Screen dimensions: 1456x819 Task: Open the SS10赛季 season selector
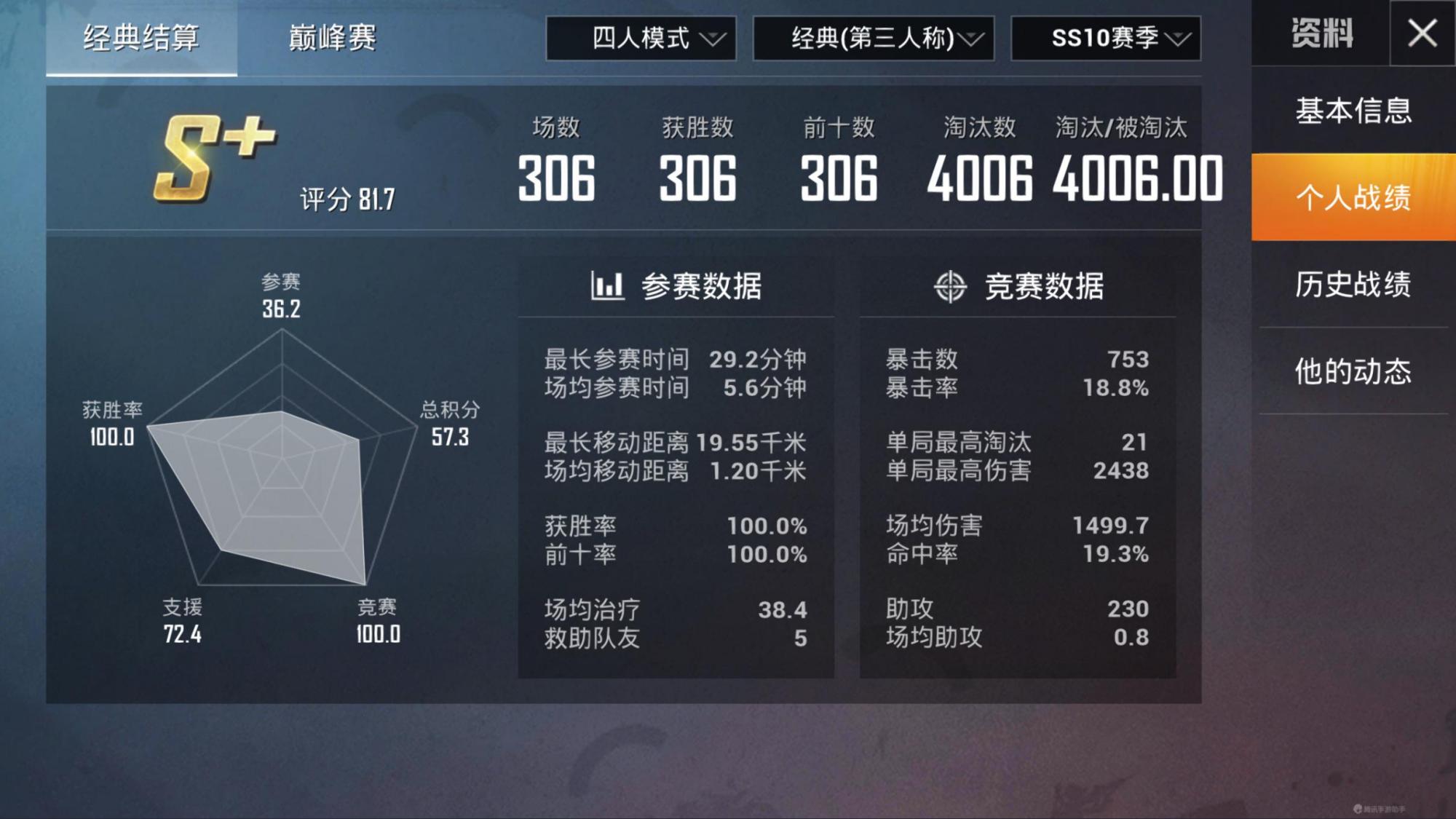click(1103, 40)
